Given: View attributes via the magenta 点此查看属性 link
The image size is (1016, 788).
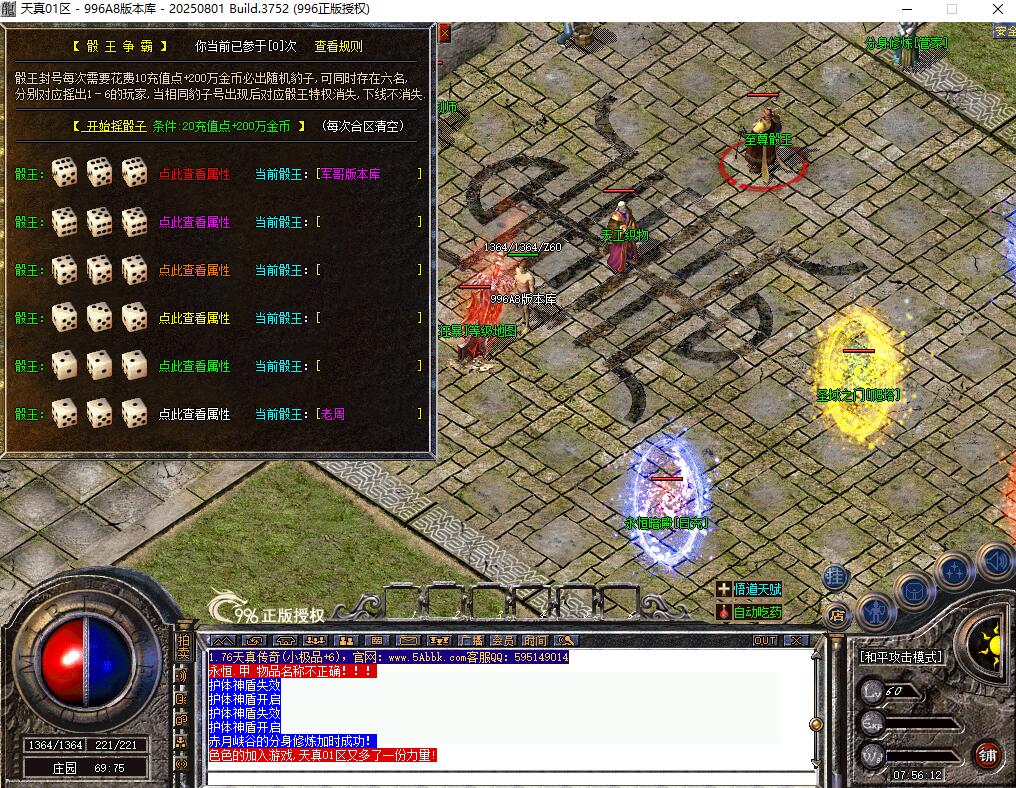Looking at the screenshot, I should pyautogui.click(x=194, y=222).
